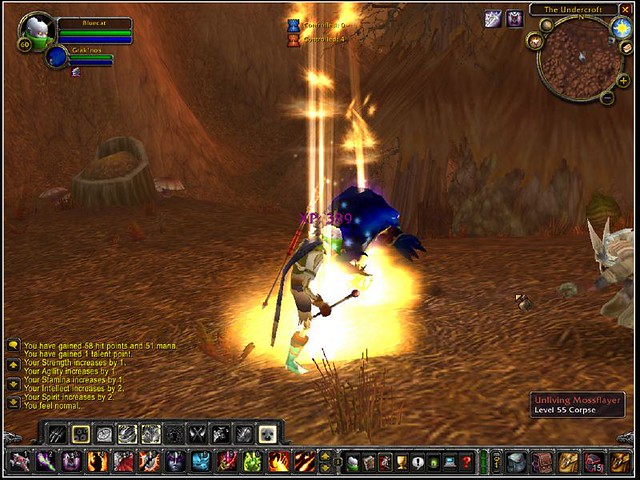Click the first buff icon beside the minimap
640x480 pixels.
[x=493, y=18]
